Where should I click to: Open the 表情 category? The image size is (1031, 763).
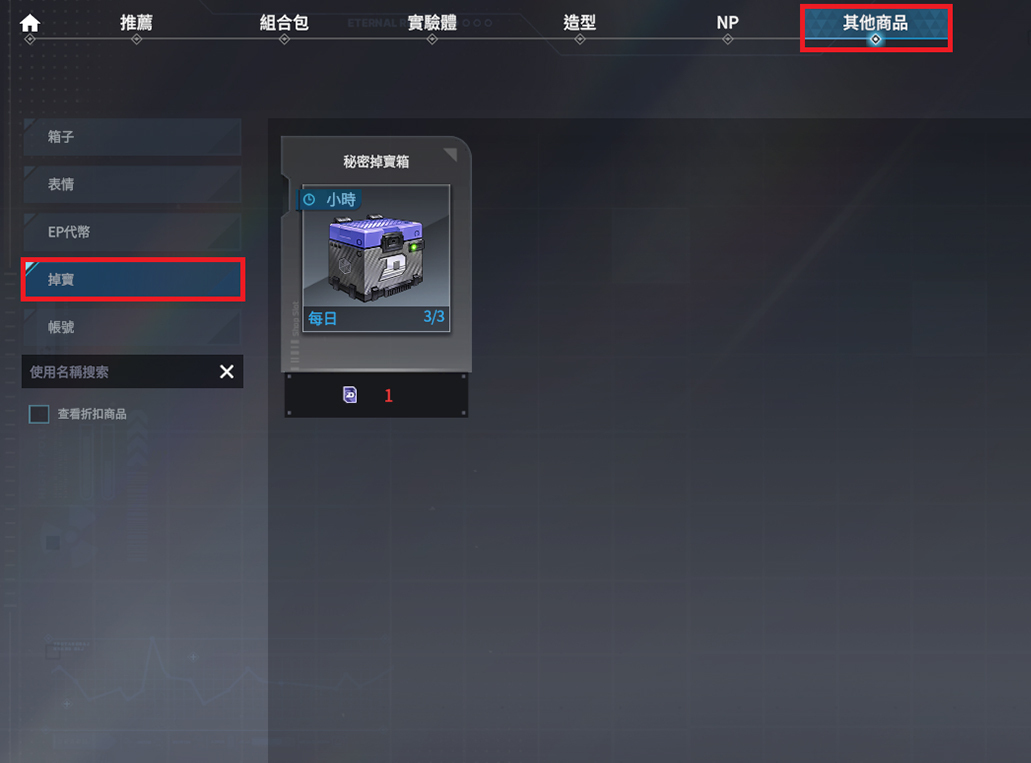click(131, 185)
